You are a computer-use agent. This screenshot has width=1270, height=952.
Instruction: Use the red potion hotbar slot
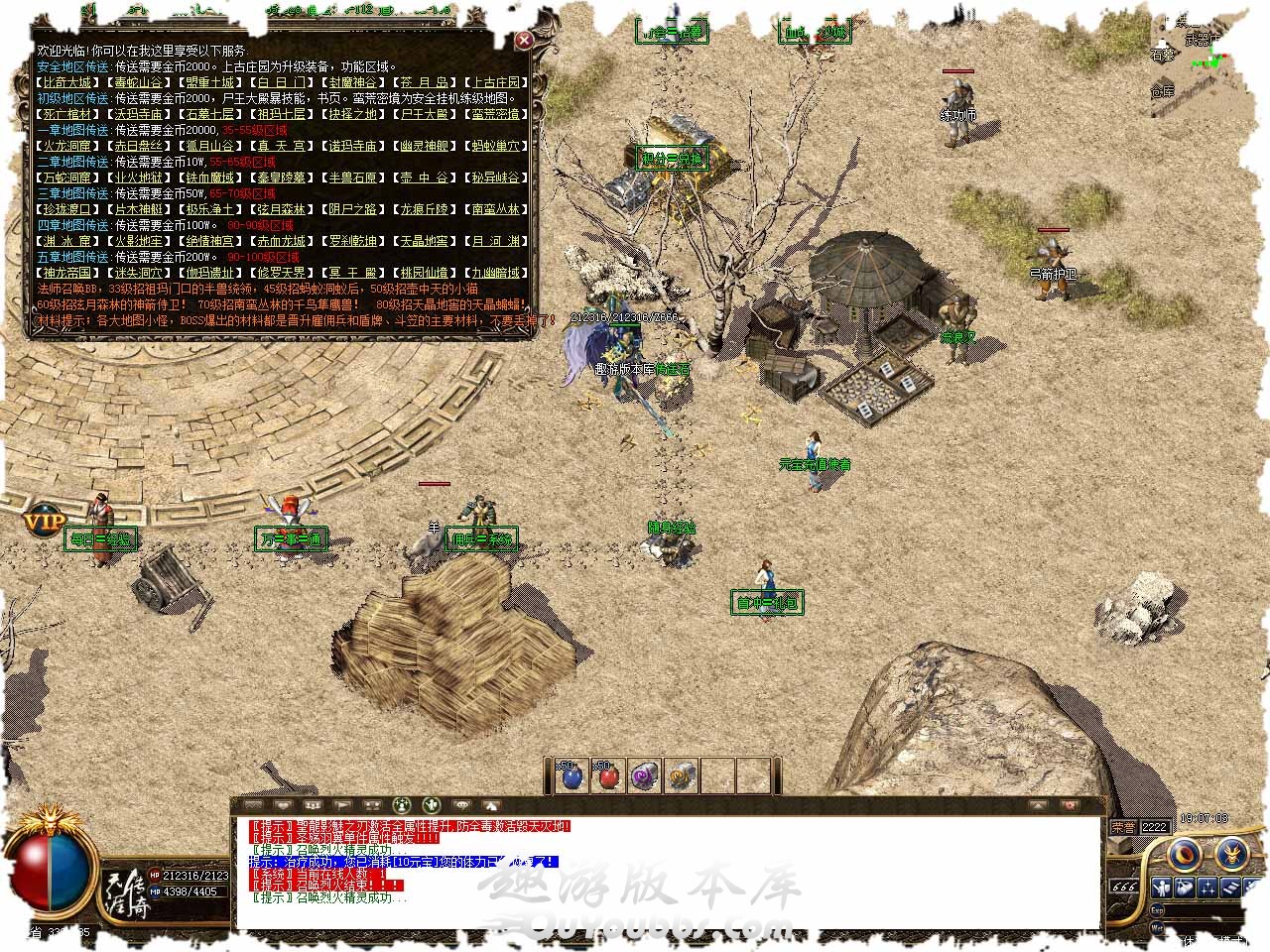608,776
